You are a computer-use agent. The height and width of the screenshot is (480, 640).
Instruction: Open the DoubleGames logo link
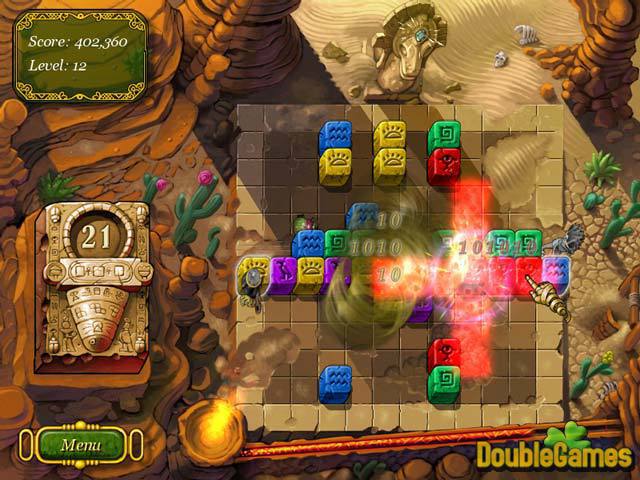point(553,455)
